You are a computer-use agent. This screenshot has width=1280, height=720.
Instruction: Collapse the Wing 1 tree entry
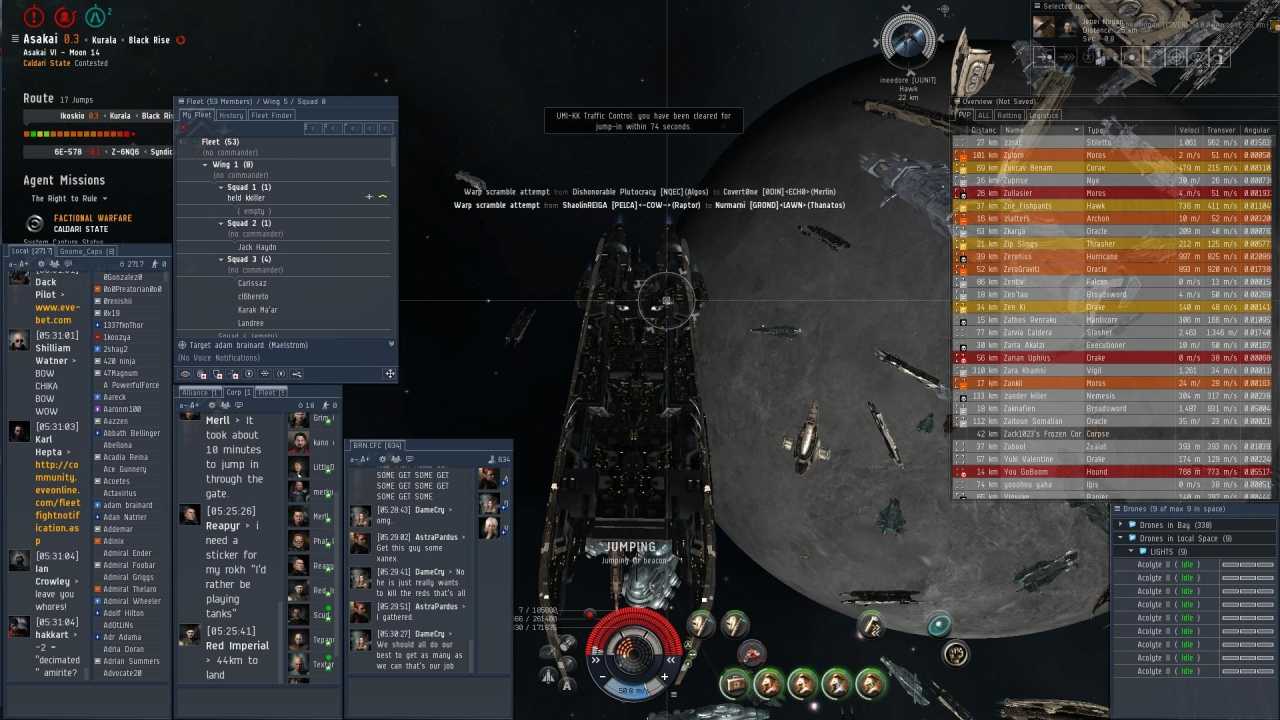coord(205,164)
